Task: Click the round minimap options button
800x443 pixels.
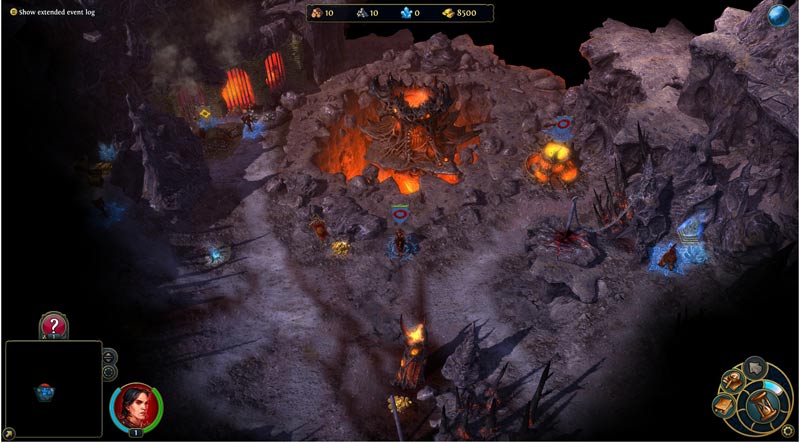Action: pos(109,372)
